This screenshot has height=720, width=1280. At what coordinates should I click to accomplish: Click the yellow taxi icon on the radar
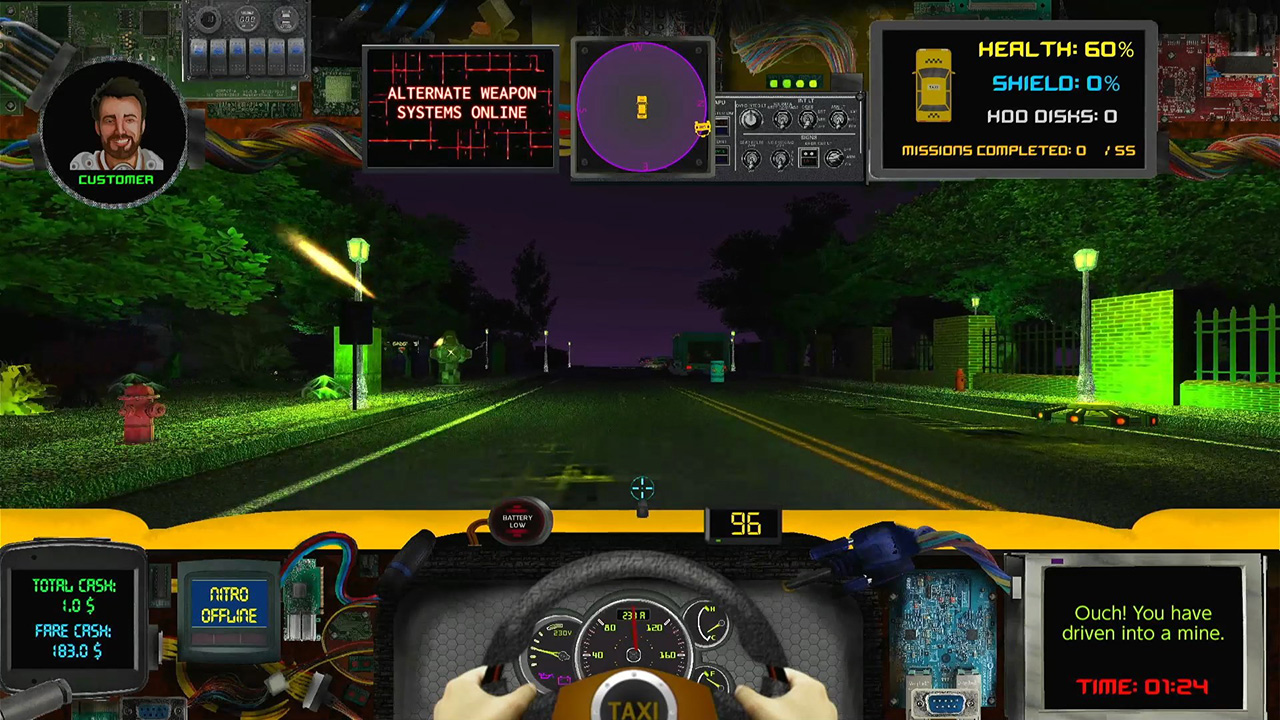click(x=642, y=108)
